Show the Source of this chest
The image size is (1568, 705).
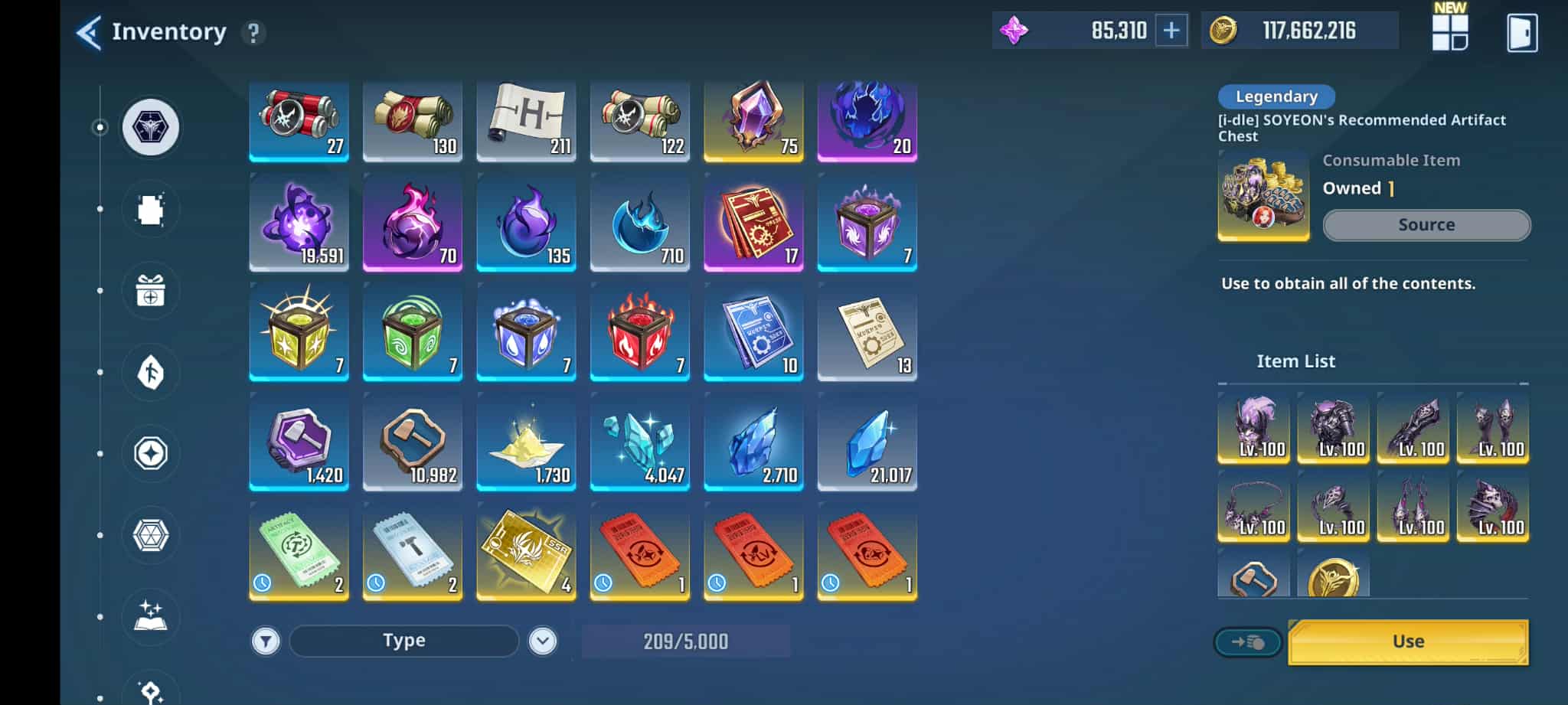[1426, 225]
